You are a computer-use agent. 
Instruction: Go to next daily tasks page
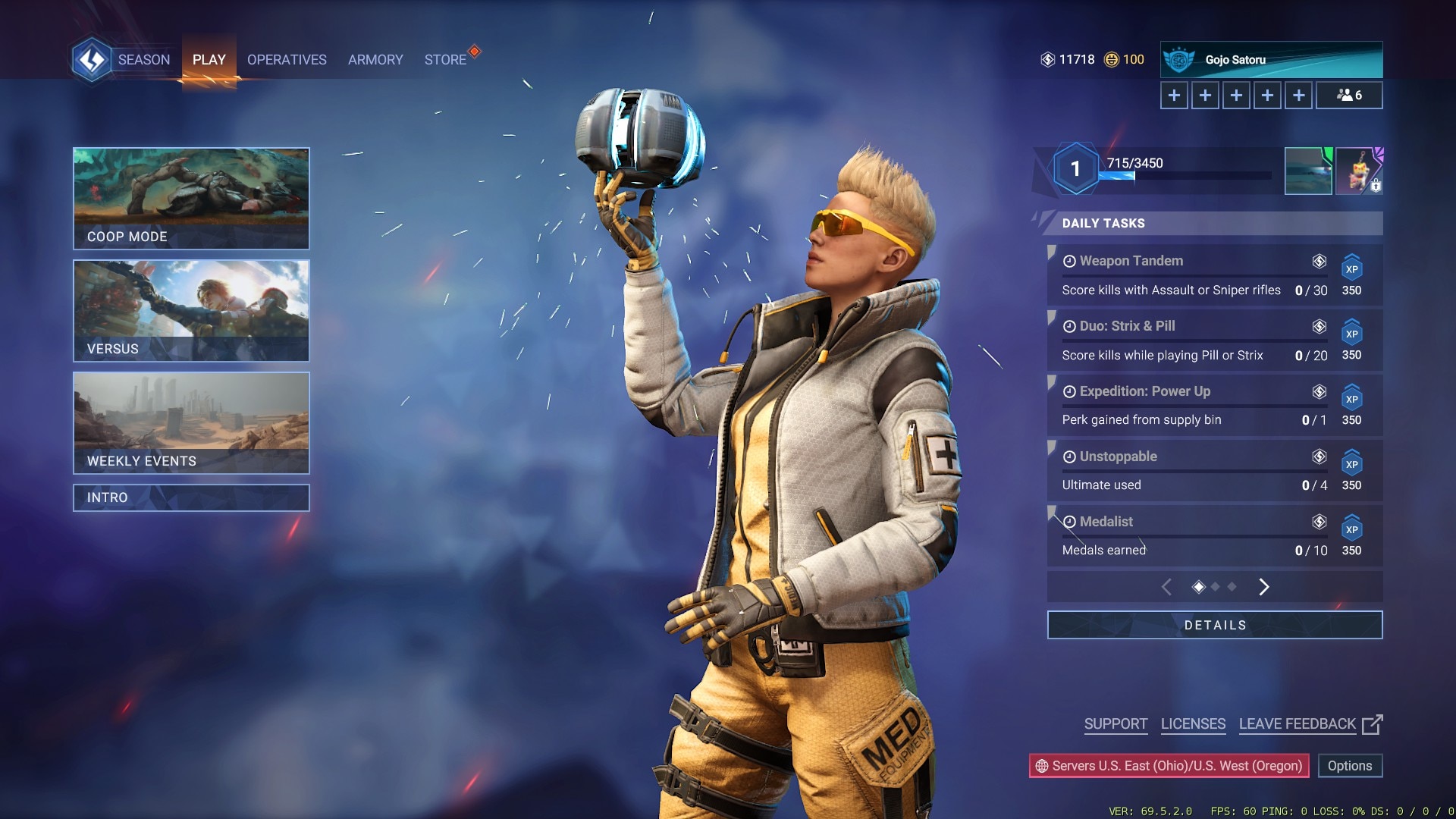point(1263,587)
